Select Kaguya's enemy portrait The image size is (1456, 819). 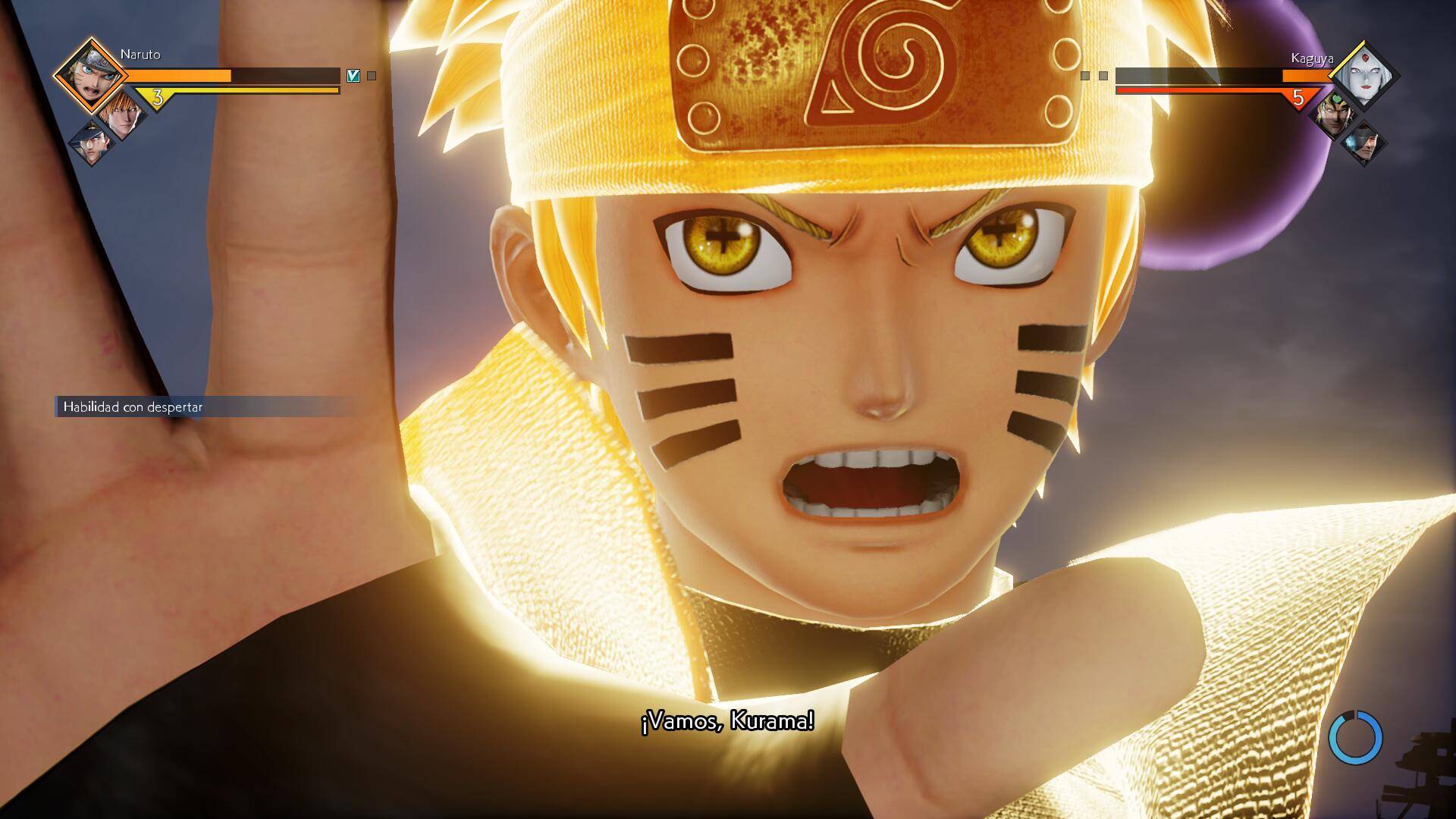pyautogui.click(x=1363, y=76)
